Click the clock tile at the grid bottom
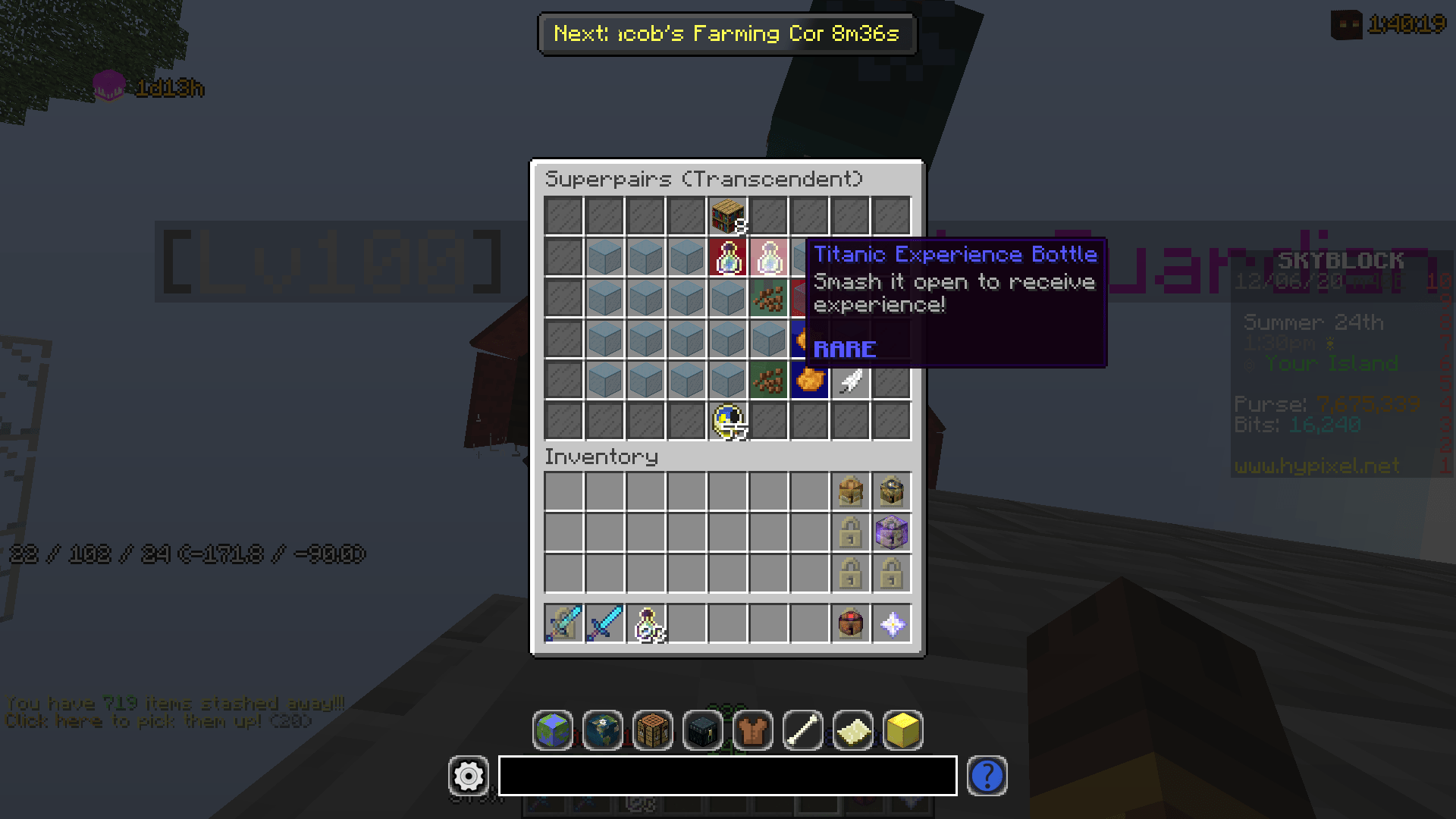The height and width of the screenshot is (819, 1456). (726, 421)
